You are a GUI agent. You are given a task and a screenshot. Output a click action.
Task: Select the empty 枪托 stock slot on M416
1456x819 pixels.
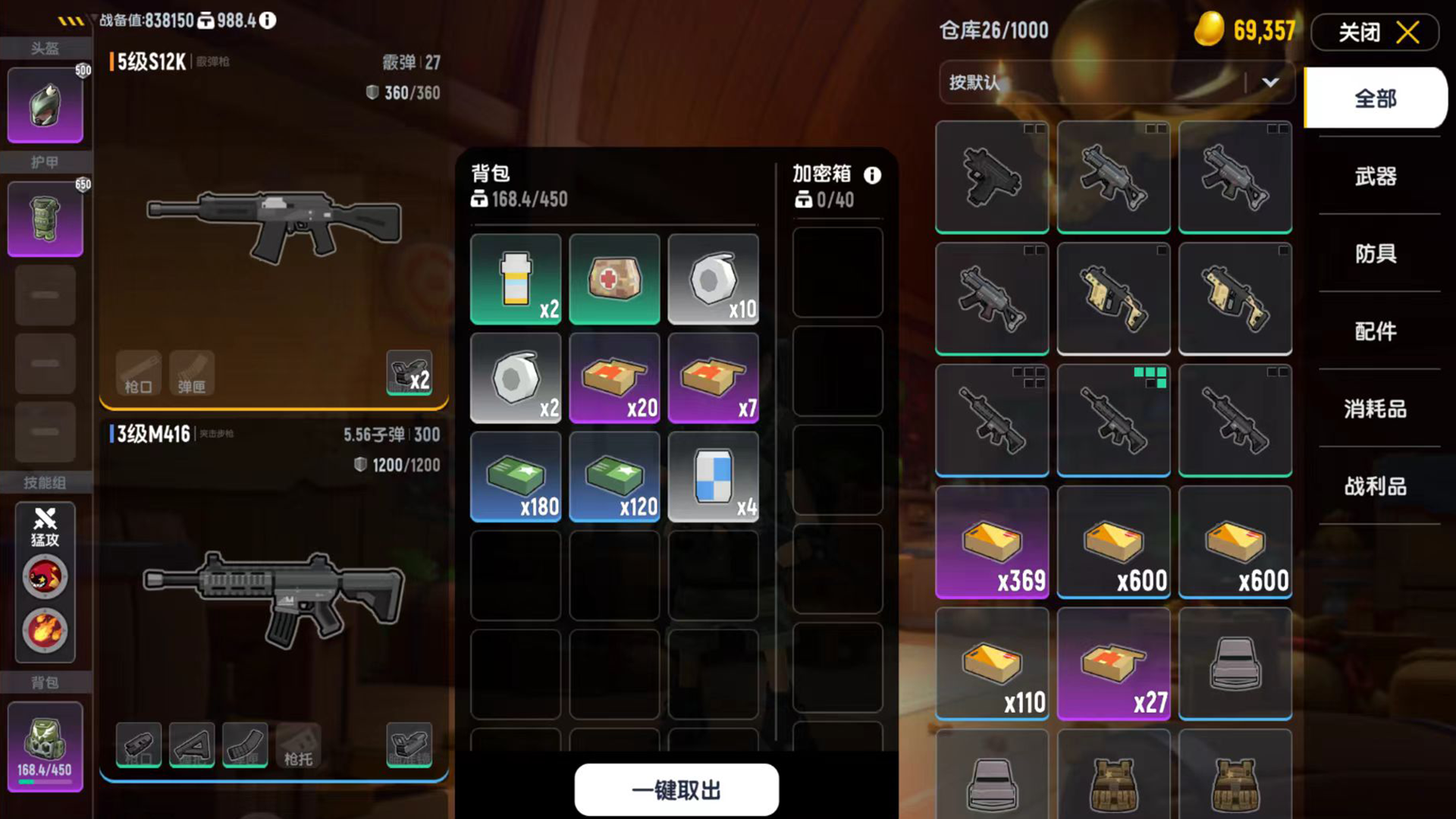[x=298, y=745]
